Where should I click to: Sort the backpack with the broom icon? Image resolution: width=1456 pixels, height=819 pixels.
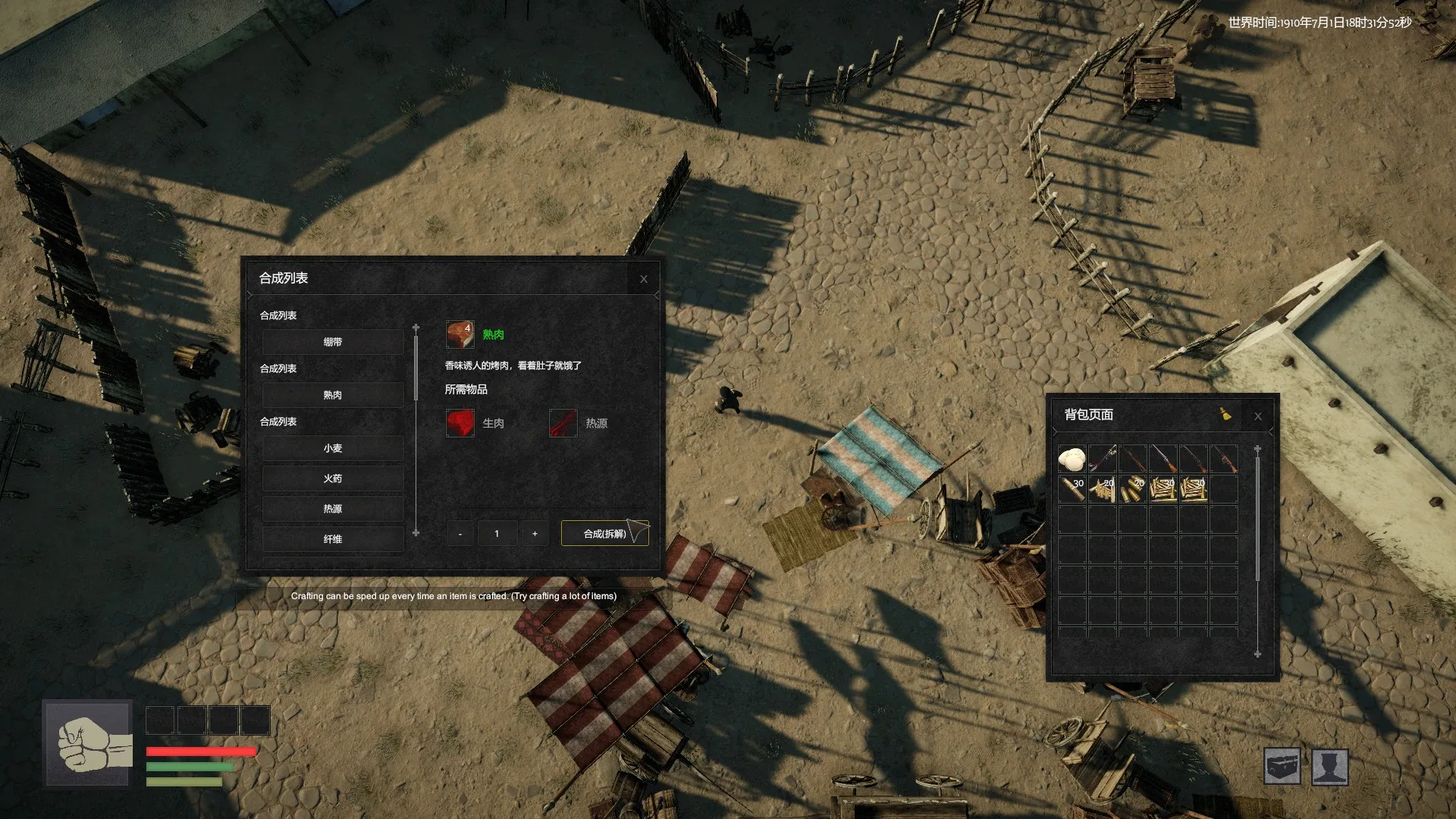[x=1225, y=414]
